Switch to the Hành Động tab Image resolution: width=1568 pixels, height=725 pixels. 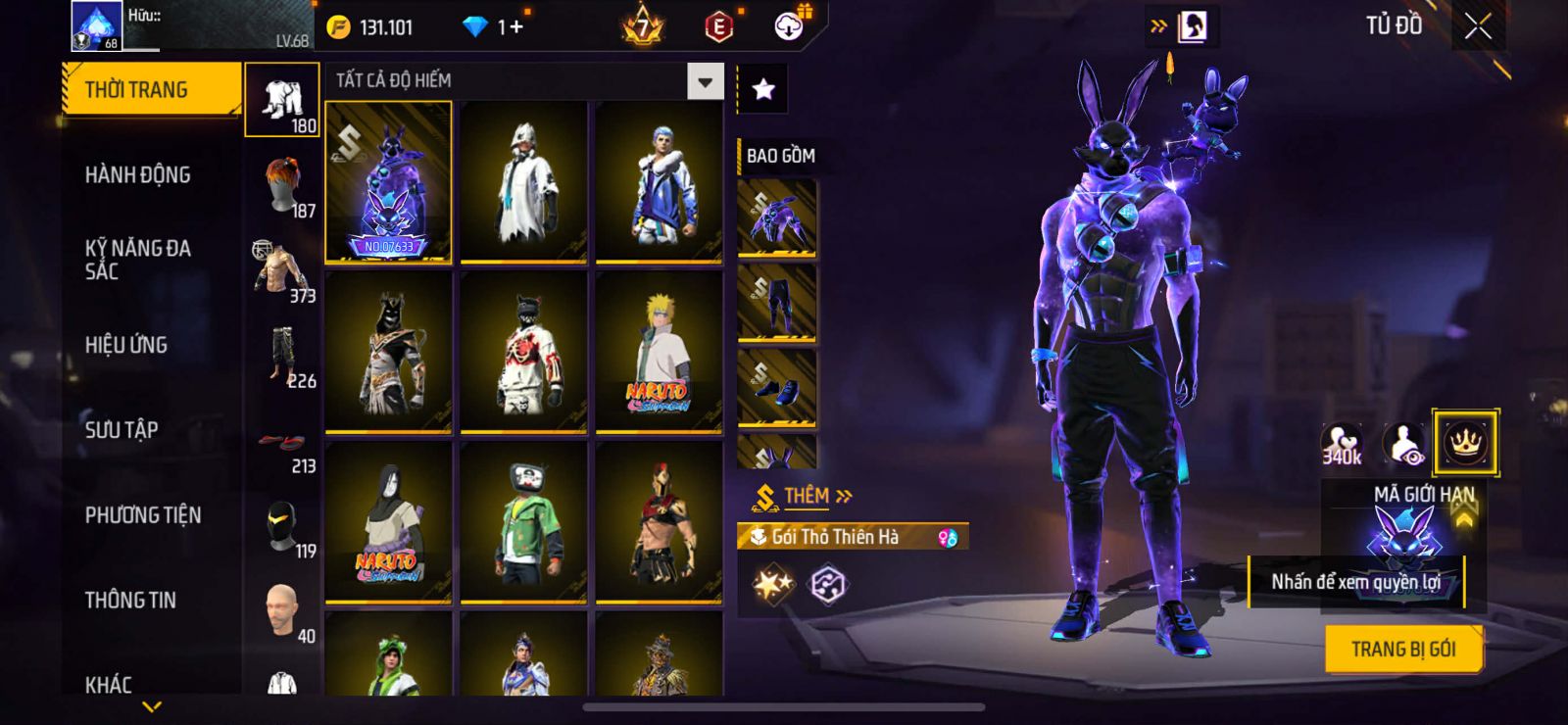tap(137, 175)
